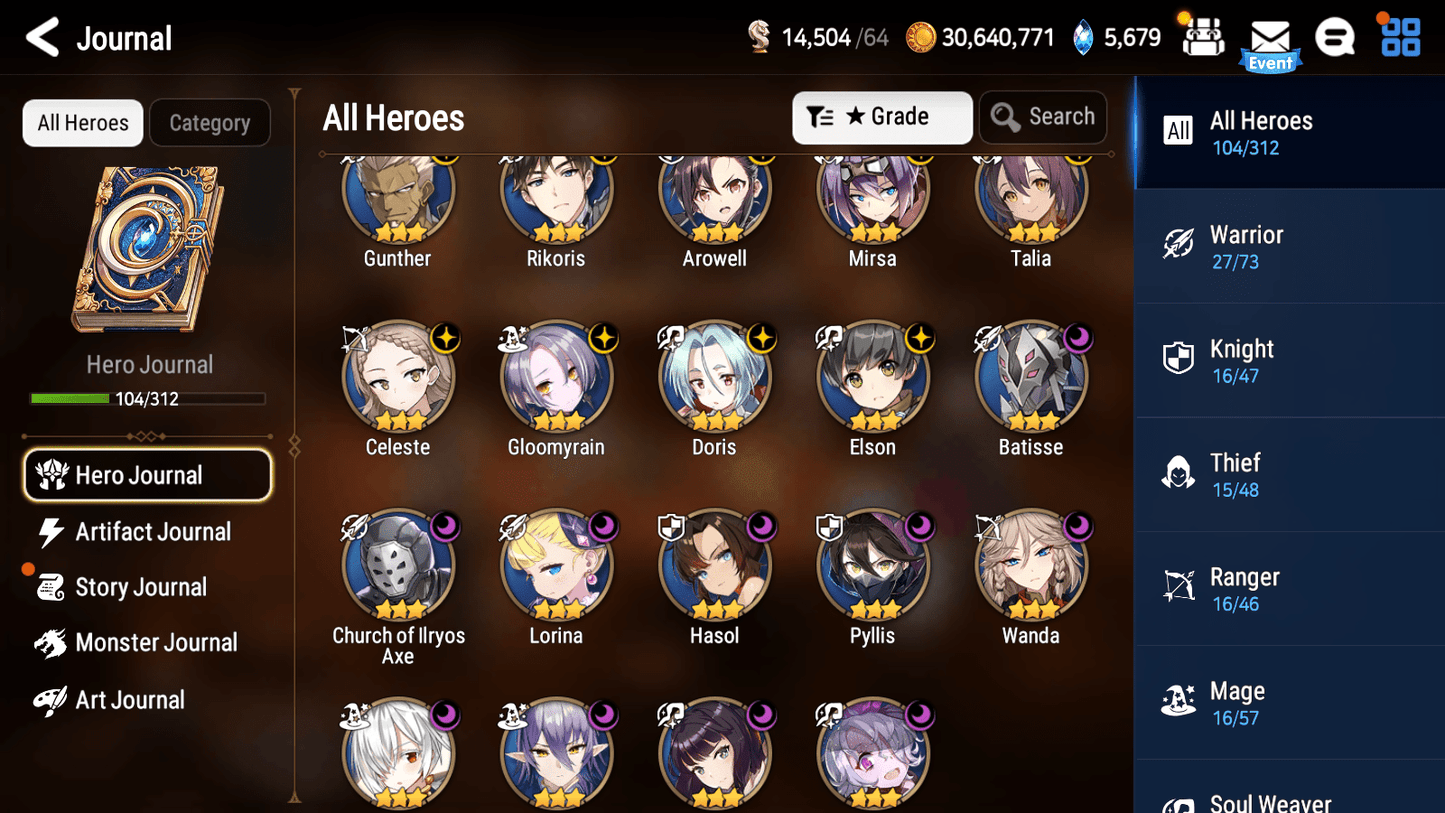
Task: Filter heroes by Warrior class
Action: pos(1289,245)
